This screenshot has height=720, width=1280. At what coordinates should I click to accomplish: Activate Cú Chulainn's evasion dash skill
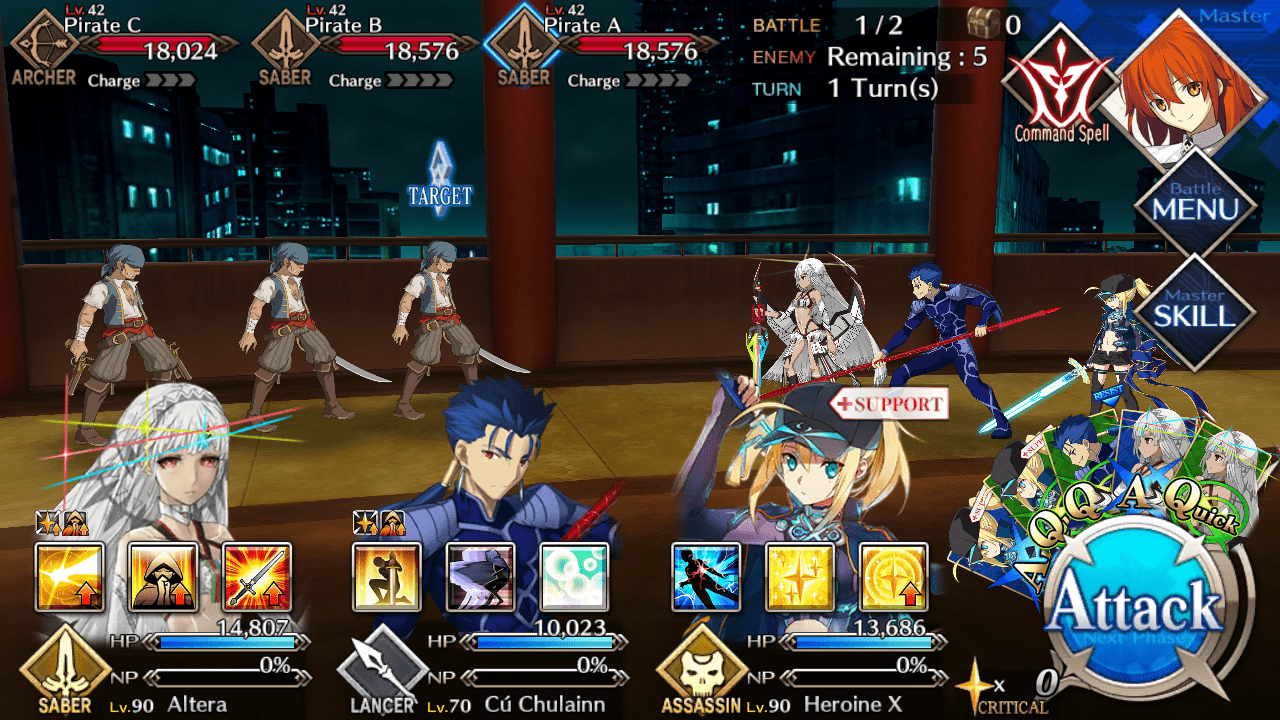[480, 577]
